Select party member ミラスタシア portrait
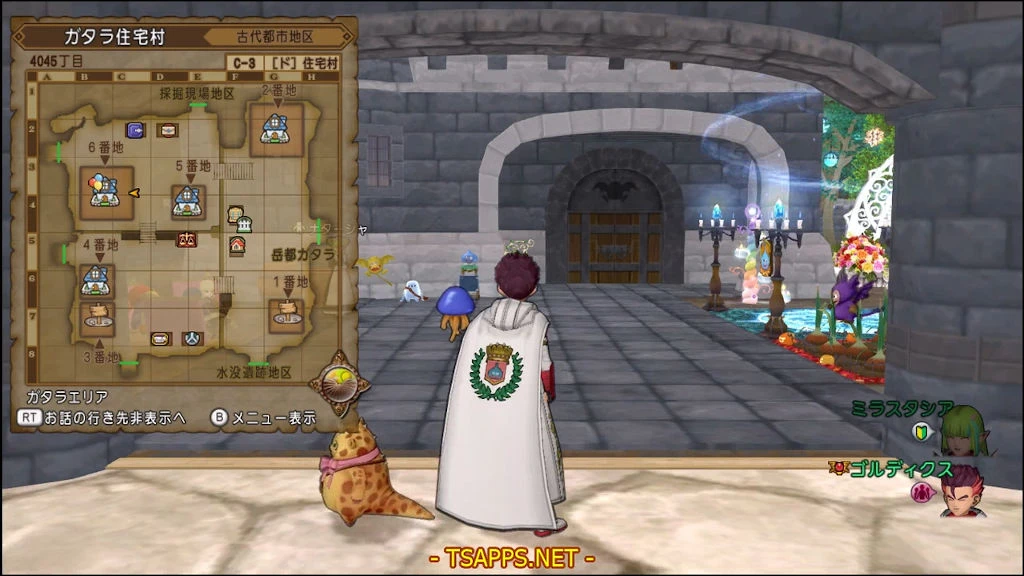Screen dimensions: 1024x576 coord(963,426)
